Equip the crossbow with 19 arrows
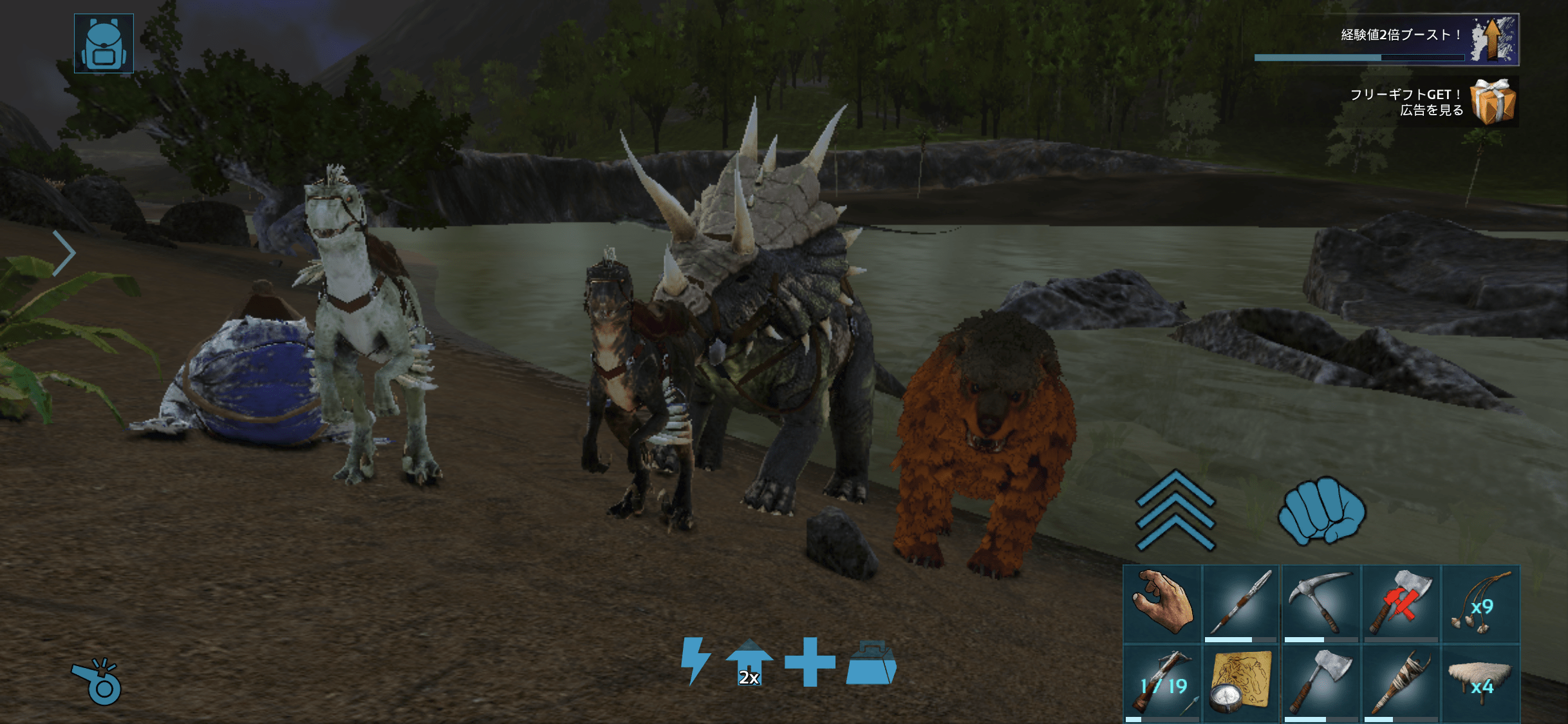 [x=1162, y=683]
